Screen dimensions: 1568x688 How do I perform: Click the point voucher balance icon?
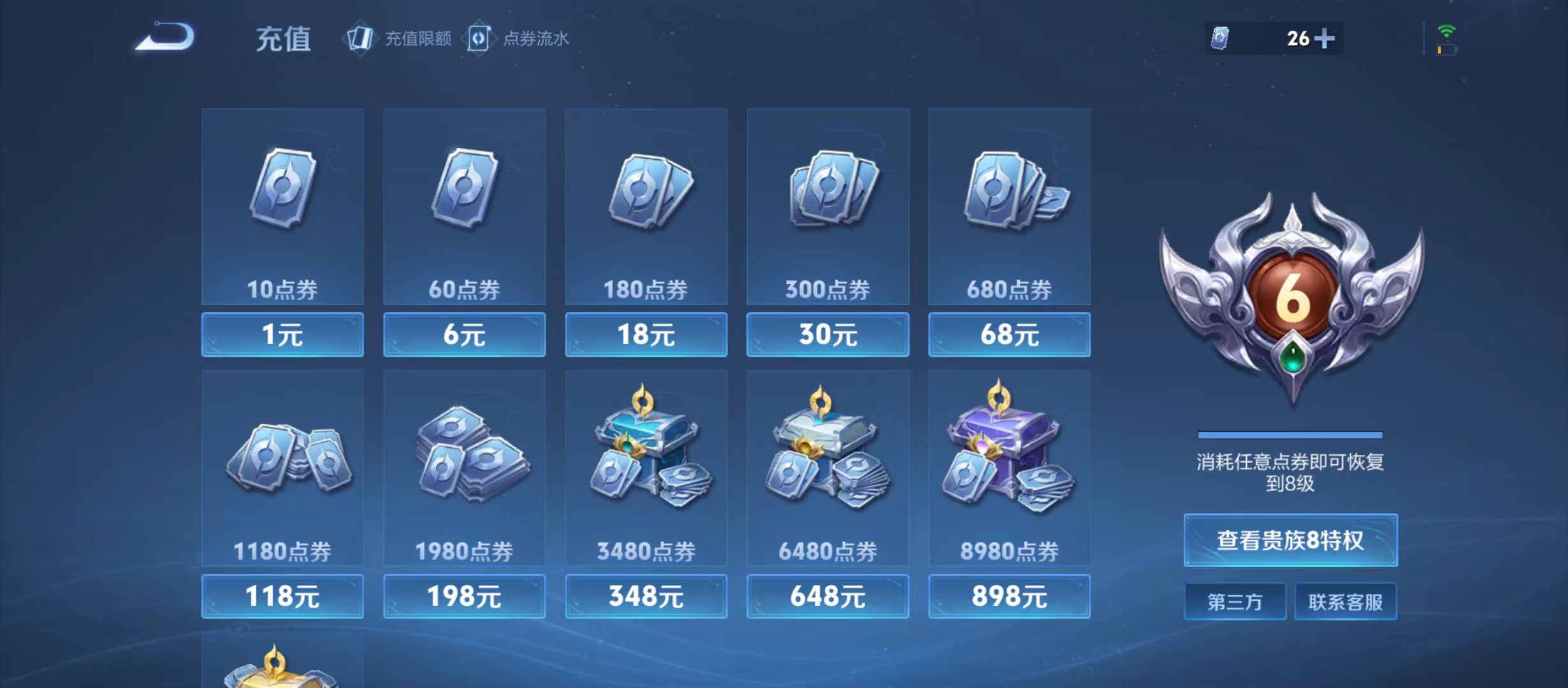pos(1219,39)
